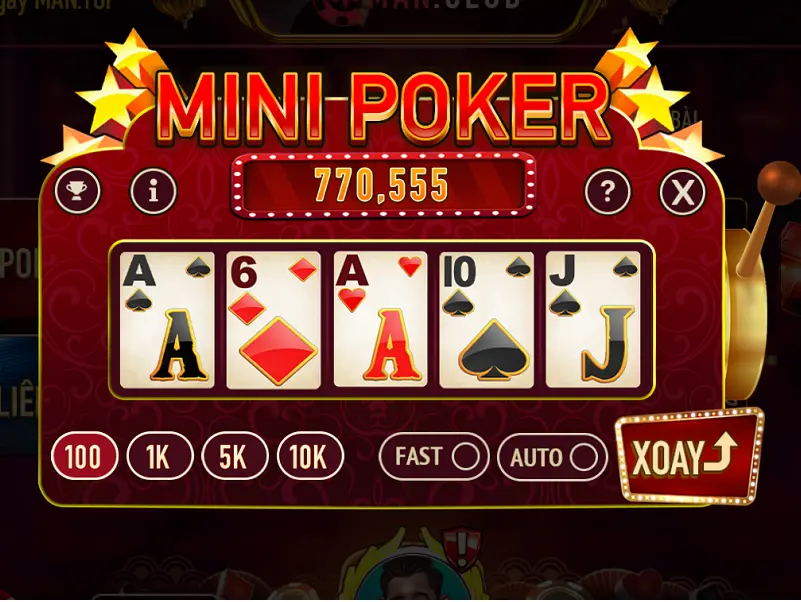Close the Mini Poker window
This screenshot has height=602, width=801.
(x=682, y=190)
